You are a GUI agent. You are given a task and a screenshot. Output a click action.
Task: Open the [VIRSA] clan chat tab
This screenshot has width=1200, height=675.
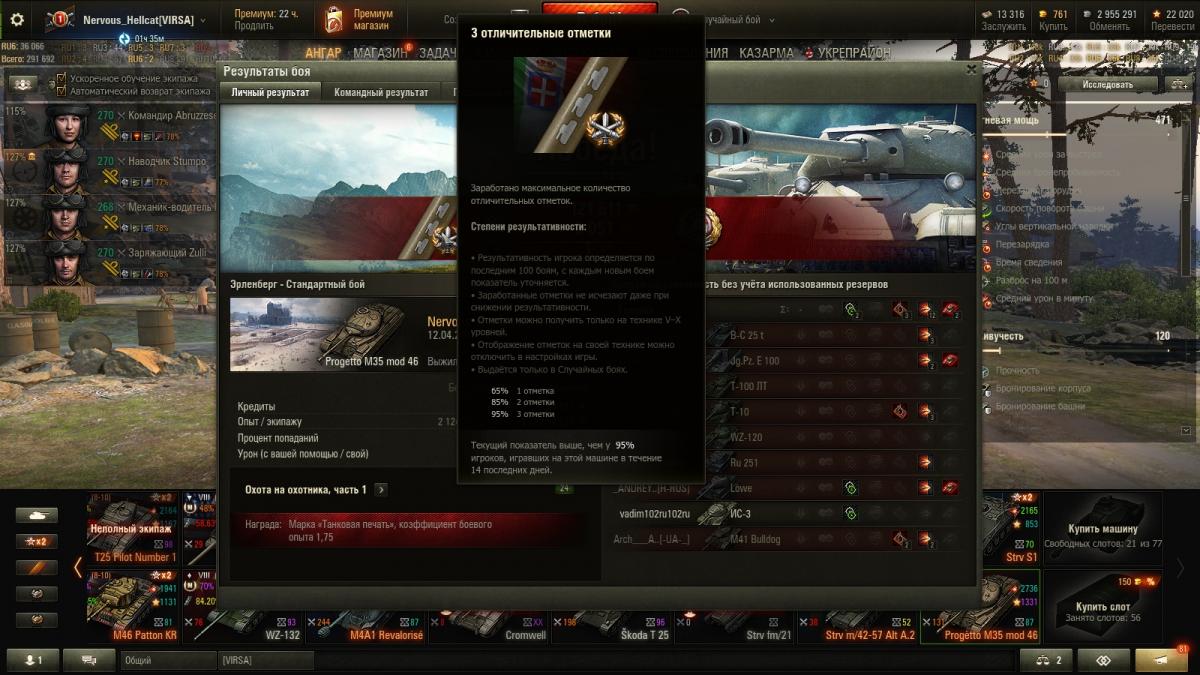click(x=265, y=660)
